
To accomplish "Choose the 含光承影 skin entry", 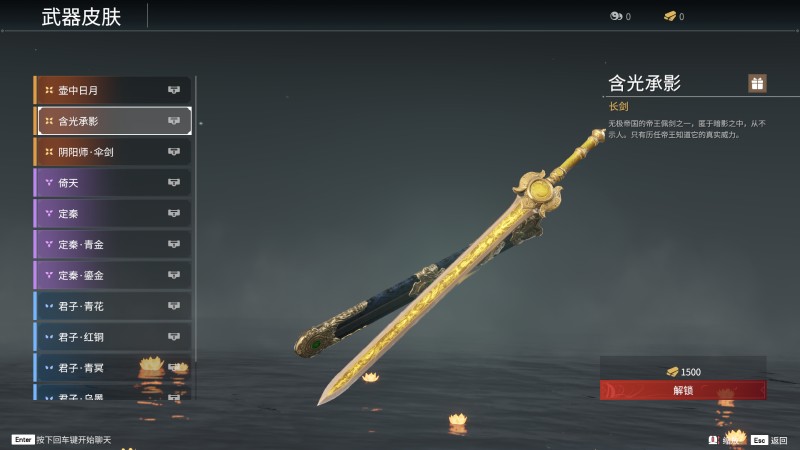I will [114, 121].
